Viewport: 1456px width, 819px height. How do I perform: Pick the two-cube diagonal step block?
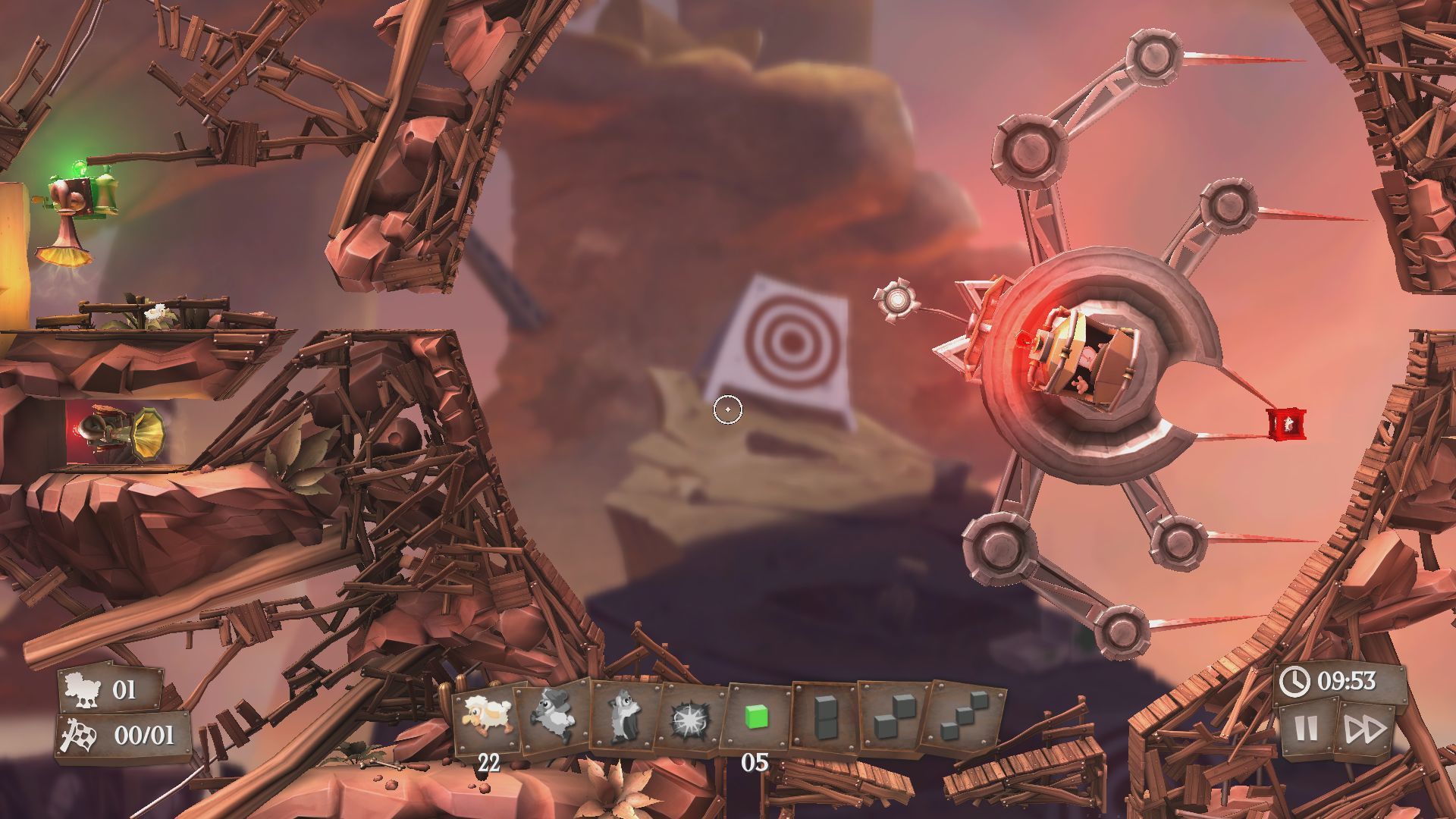pyautogui.click(x=892, y=718)
